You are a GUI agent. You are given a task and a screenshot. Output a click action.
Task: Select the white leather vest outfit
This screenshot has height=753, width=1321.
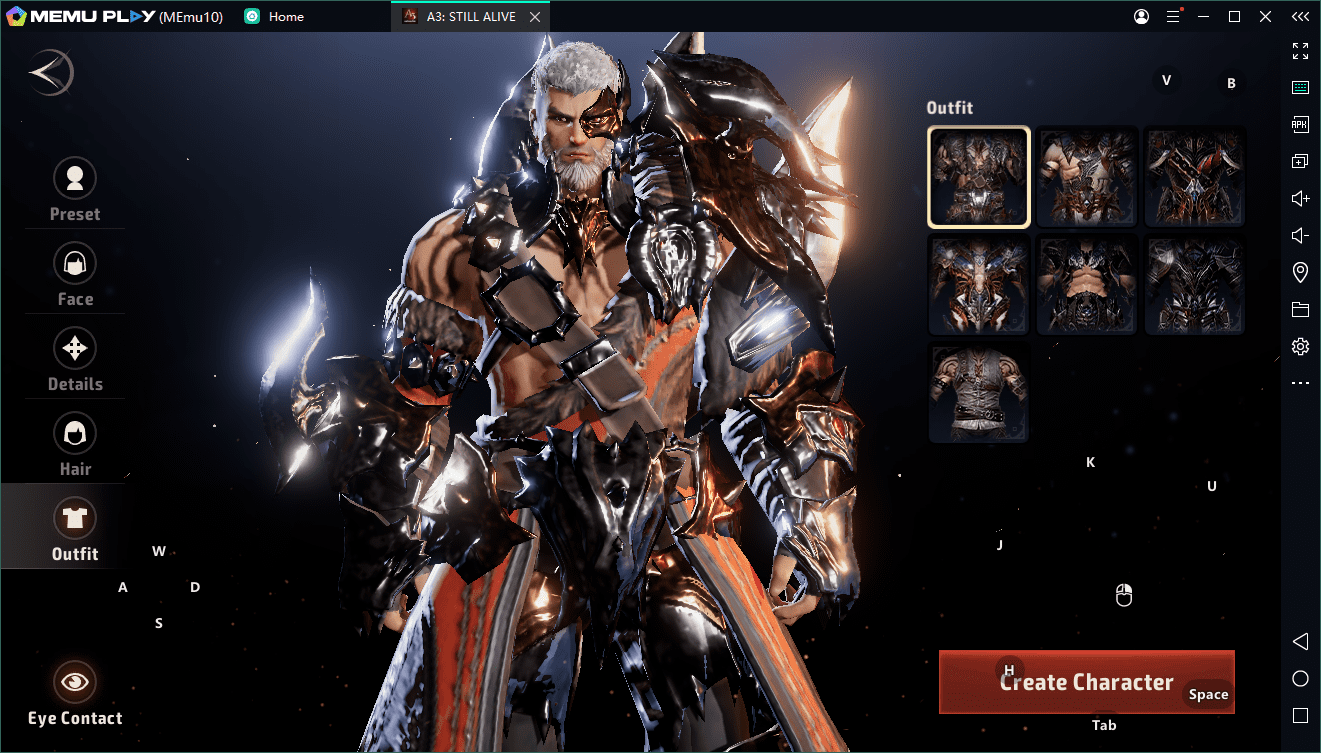979,393
